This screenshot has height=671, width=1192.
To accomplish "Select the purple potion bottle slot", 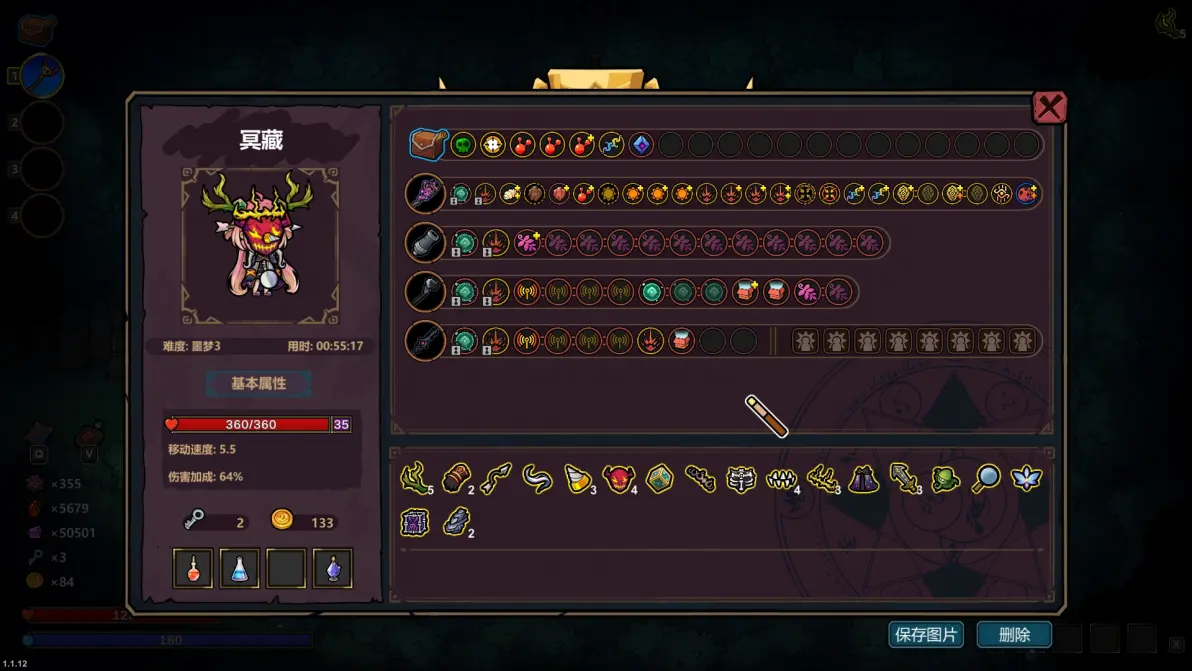I will coord(332,568).
